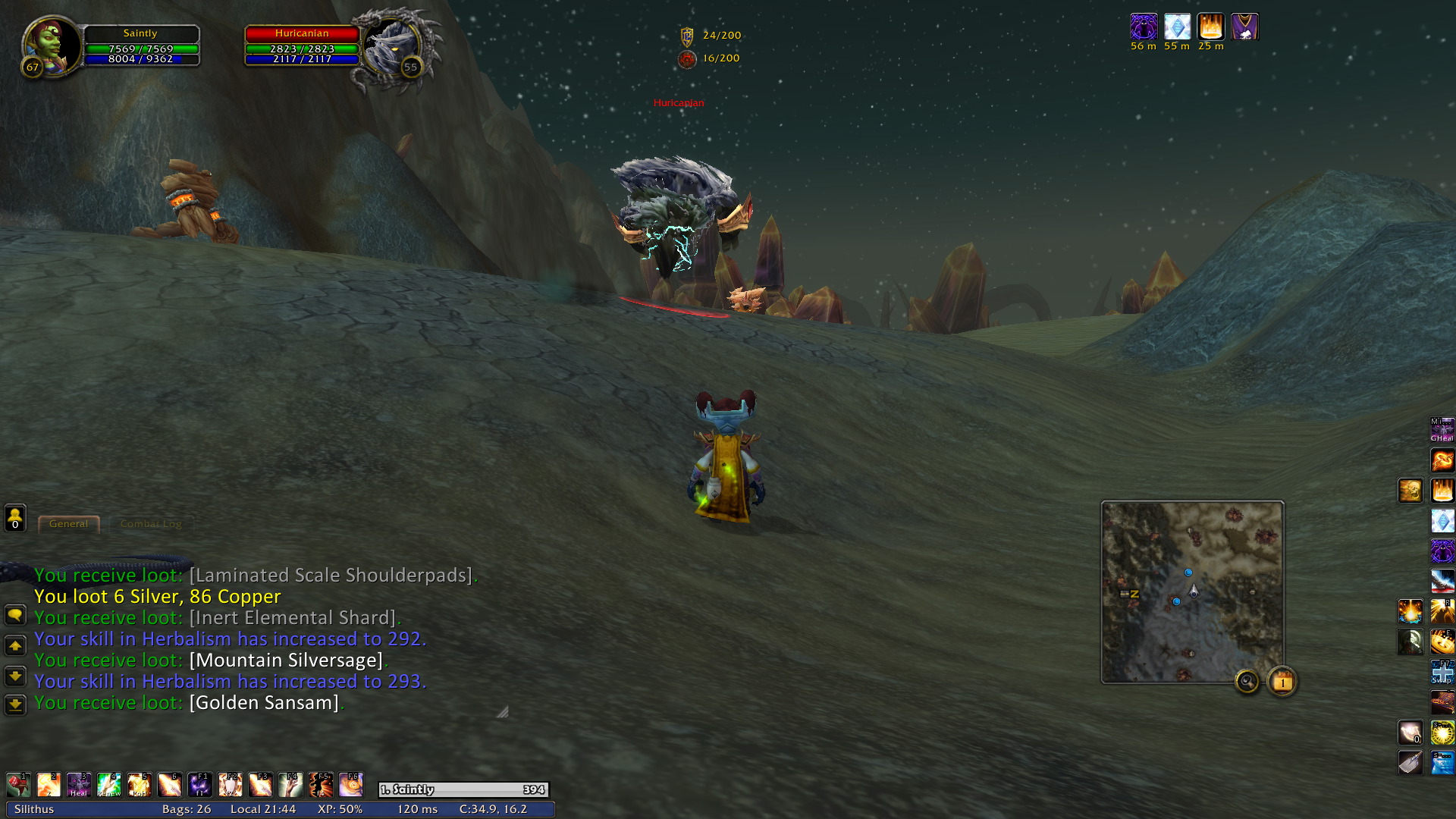Select the General chat tab
Image resolution: width=1456 pixels, height=819 pixels.
[69, 524]
